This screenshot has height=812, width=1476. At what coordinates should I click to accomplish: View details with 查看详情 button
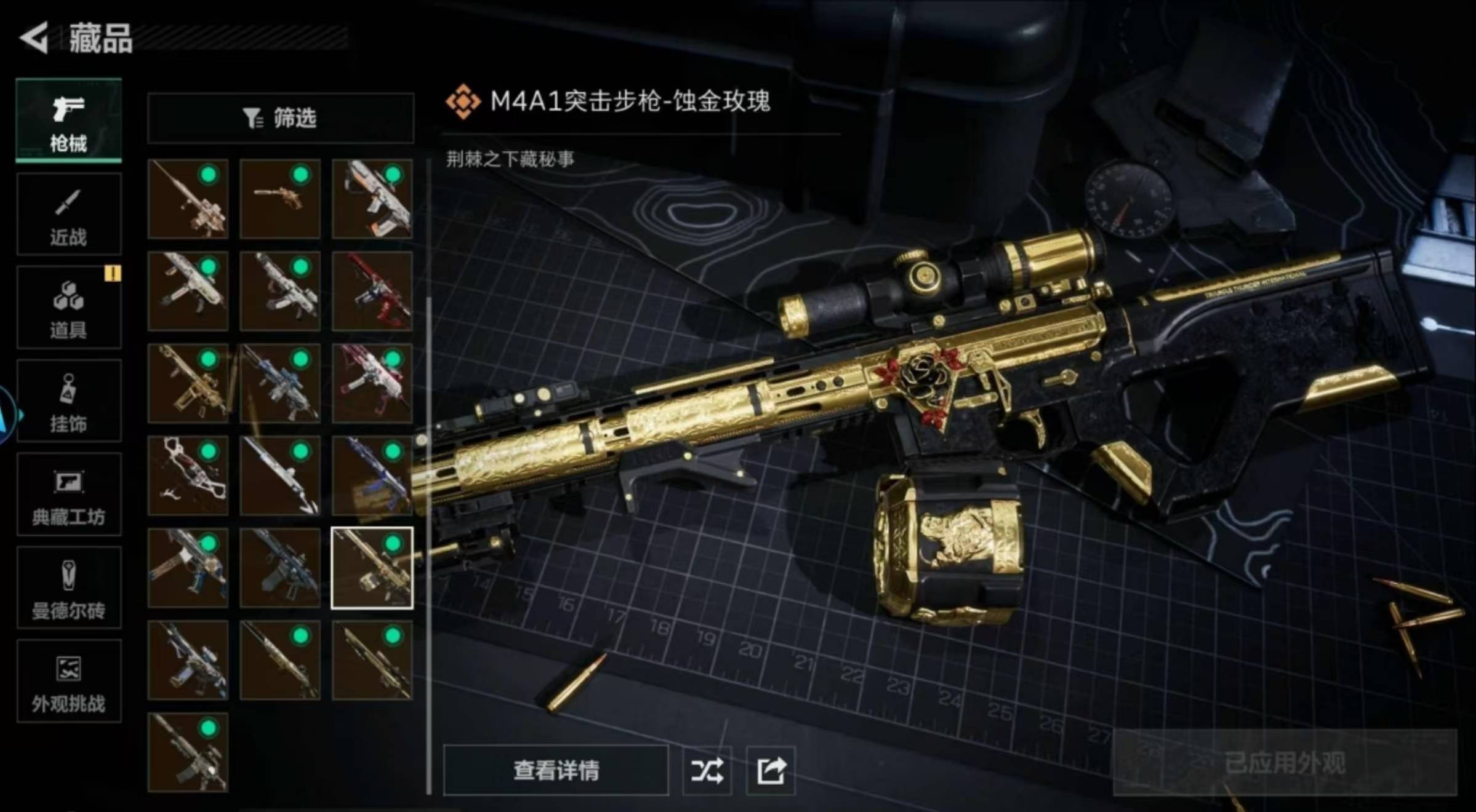[x=555, y=770]
